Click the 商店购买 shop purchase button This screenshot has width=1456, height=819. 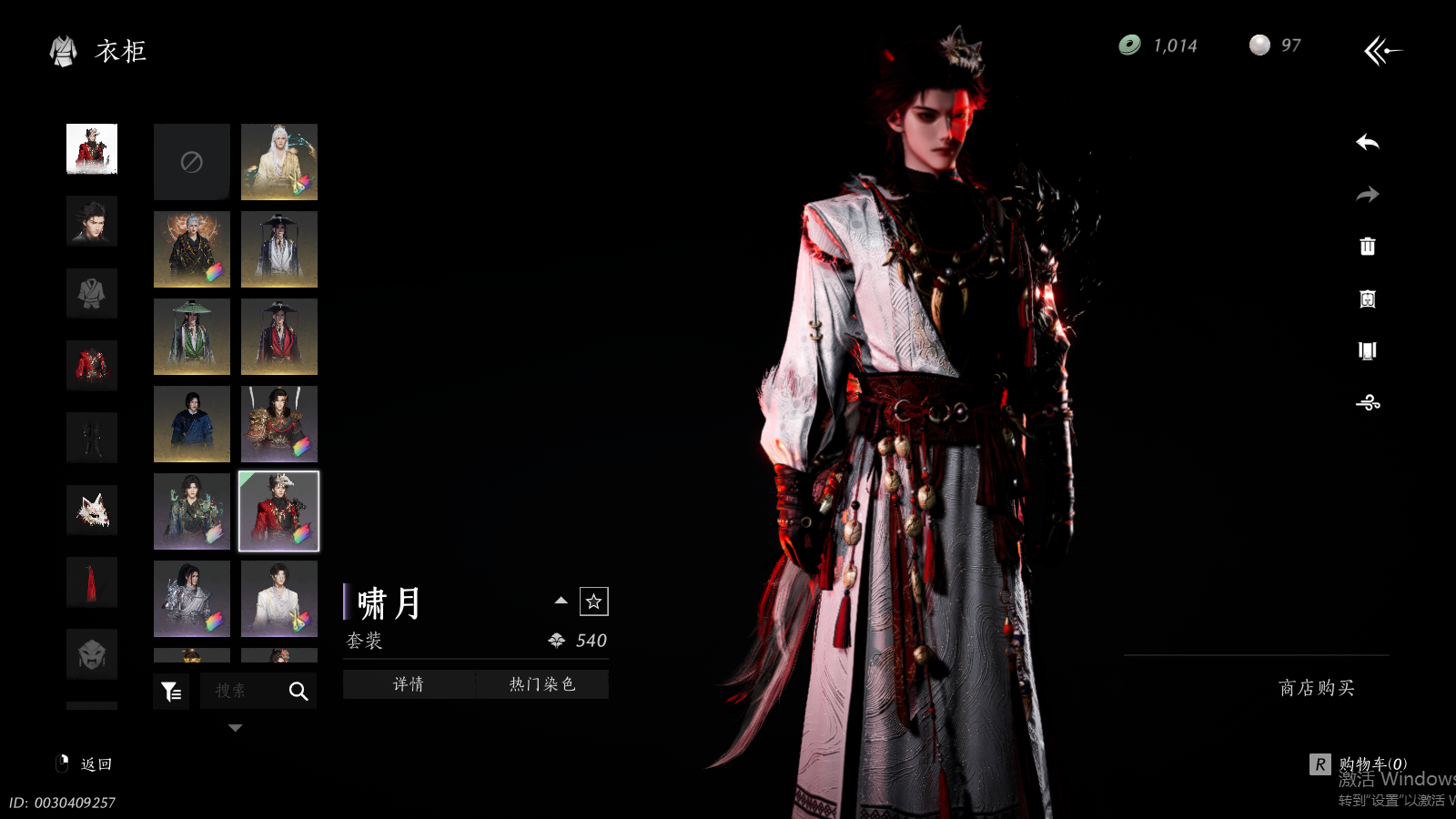(1316, 688)
